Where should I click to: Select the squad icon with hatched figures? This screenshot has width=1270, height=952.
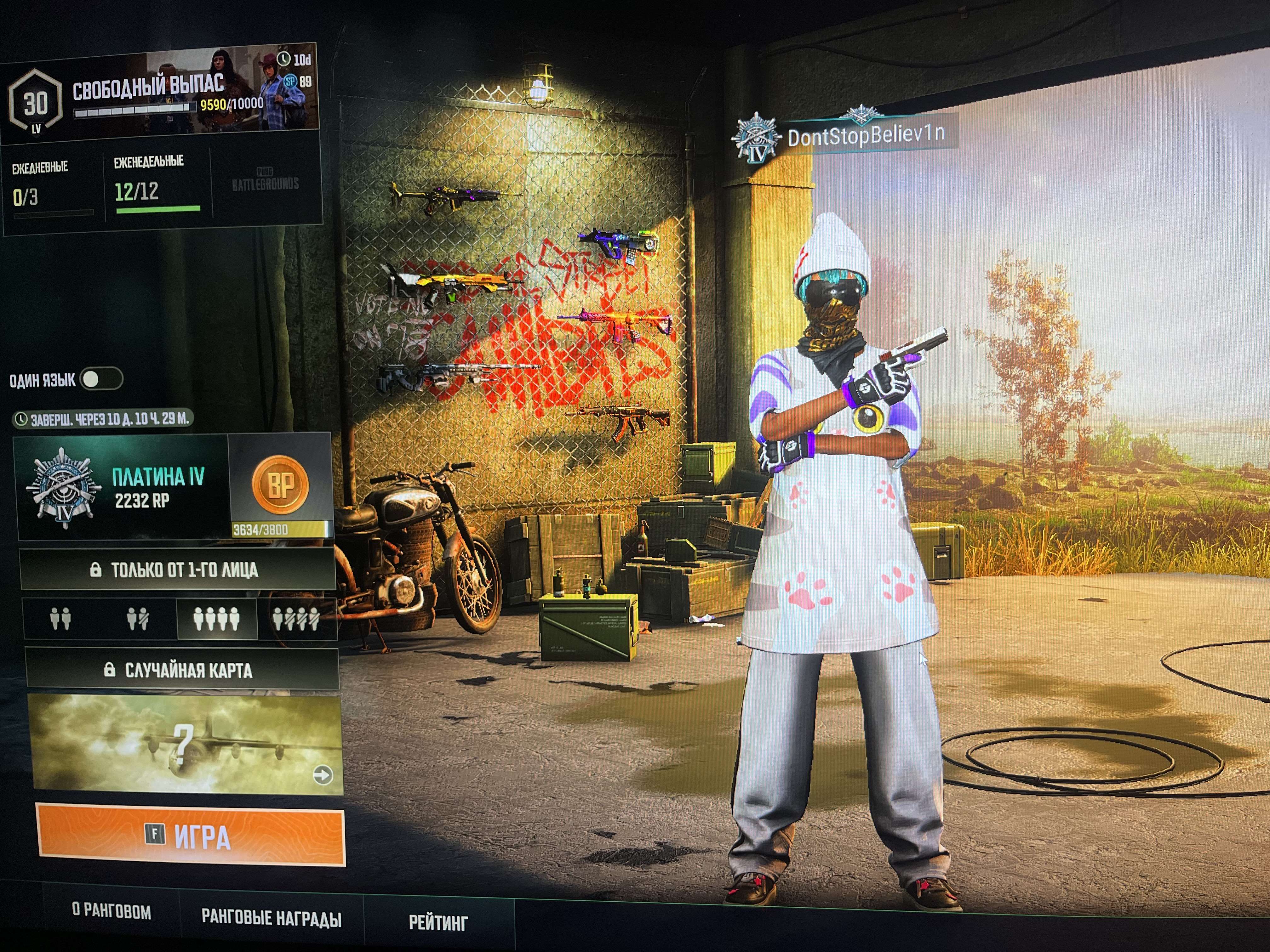[x=296, y=619]
